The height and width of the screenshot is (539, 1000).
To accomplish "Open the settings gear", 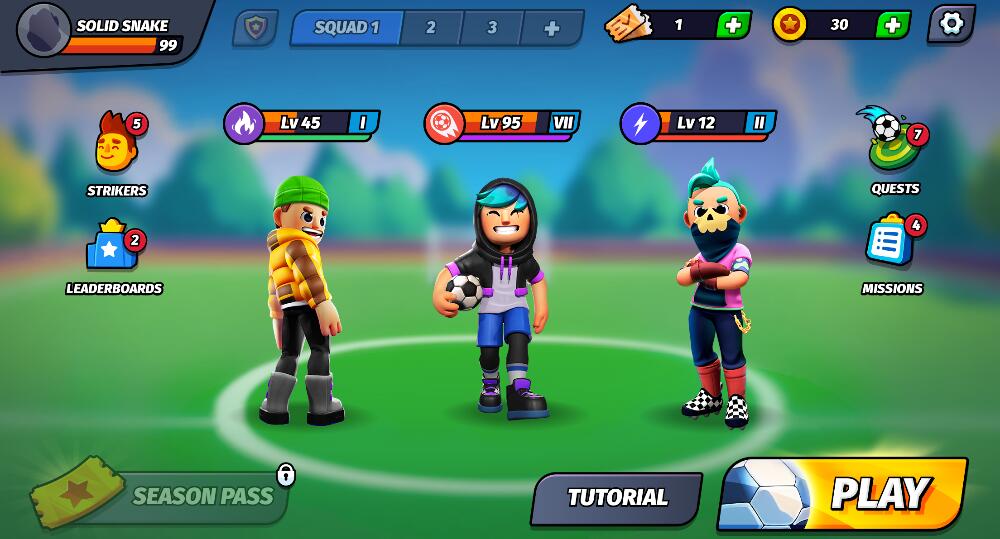I will coord(951,24).
